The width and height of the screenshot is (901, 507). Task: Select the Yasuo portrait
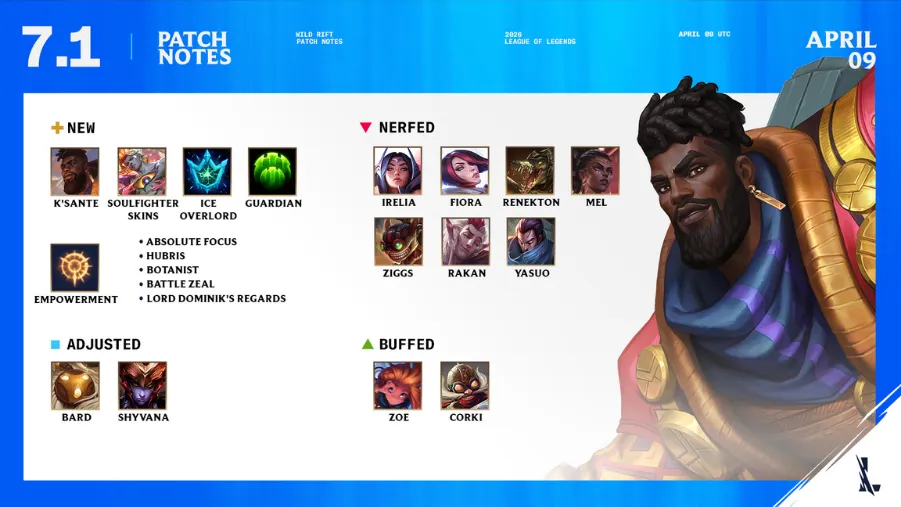click(x=530, y=241)
